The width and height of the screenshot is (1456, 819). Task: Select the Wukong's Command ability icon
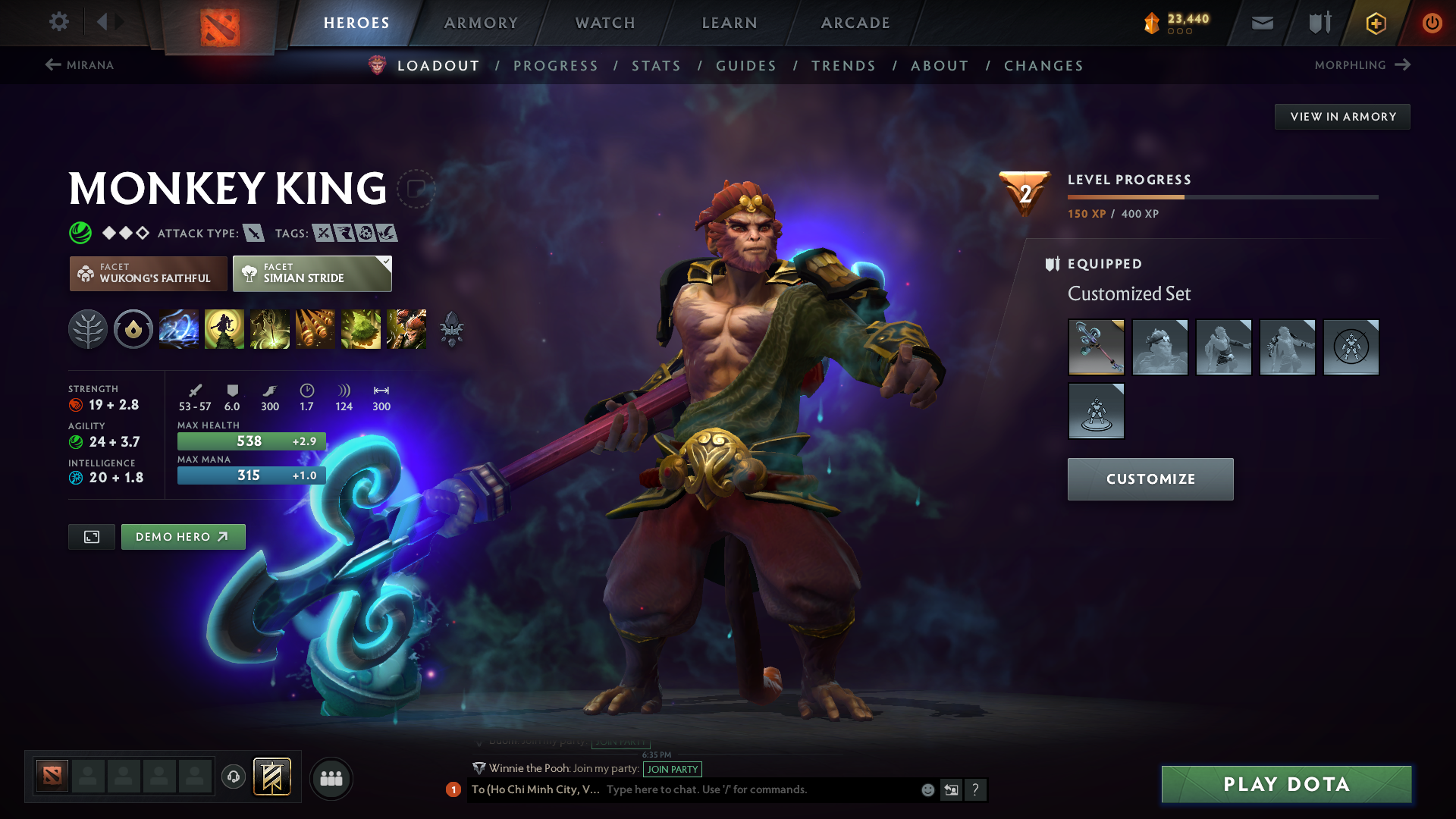[x=406, y=329]
